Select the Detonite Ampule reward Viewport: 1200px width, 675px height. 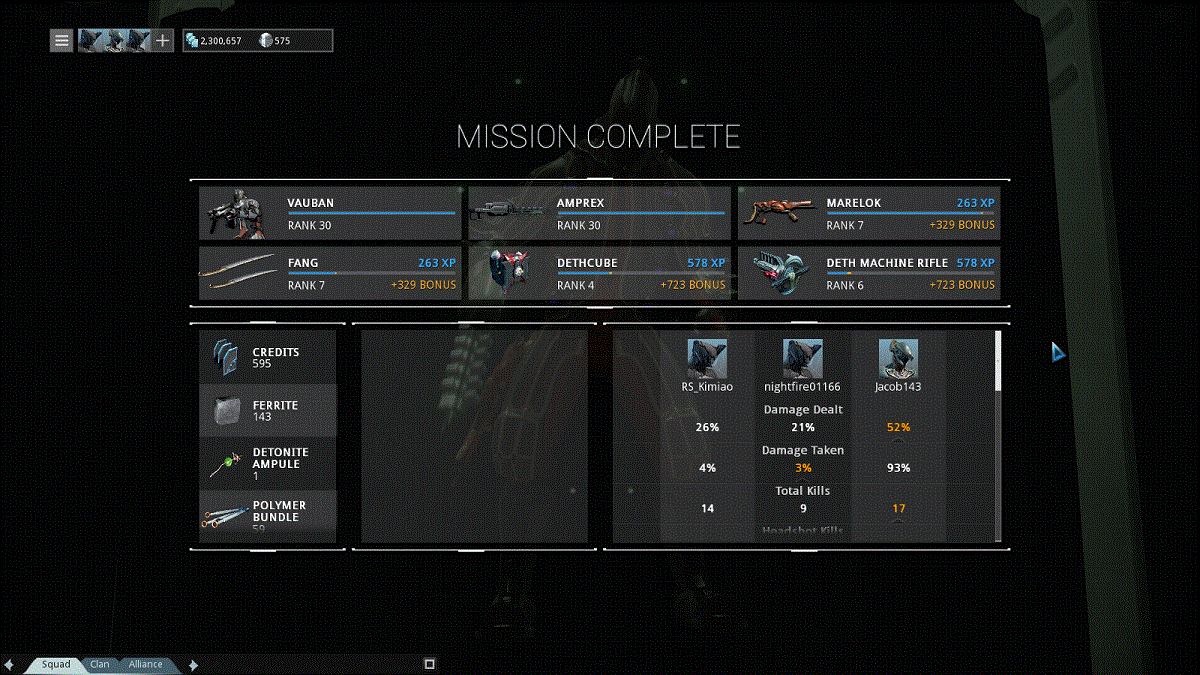click(x=268, y=463)
